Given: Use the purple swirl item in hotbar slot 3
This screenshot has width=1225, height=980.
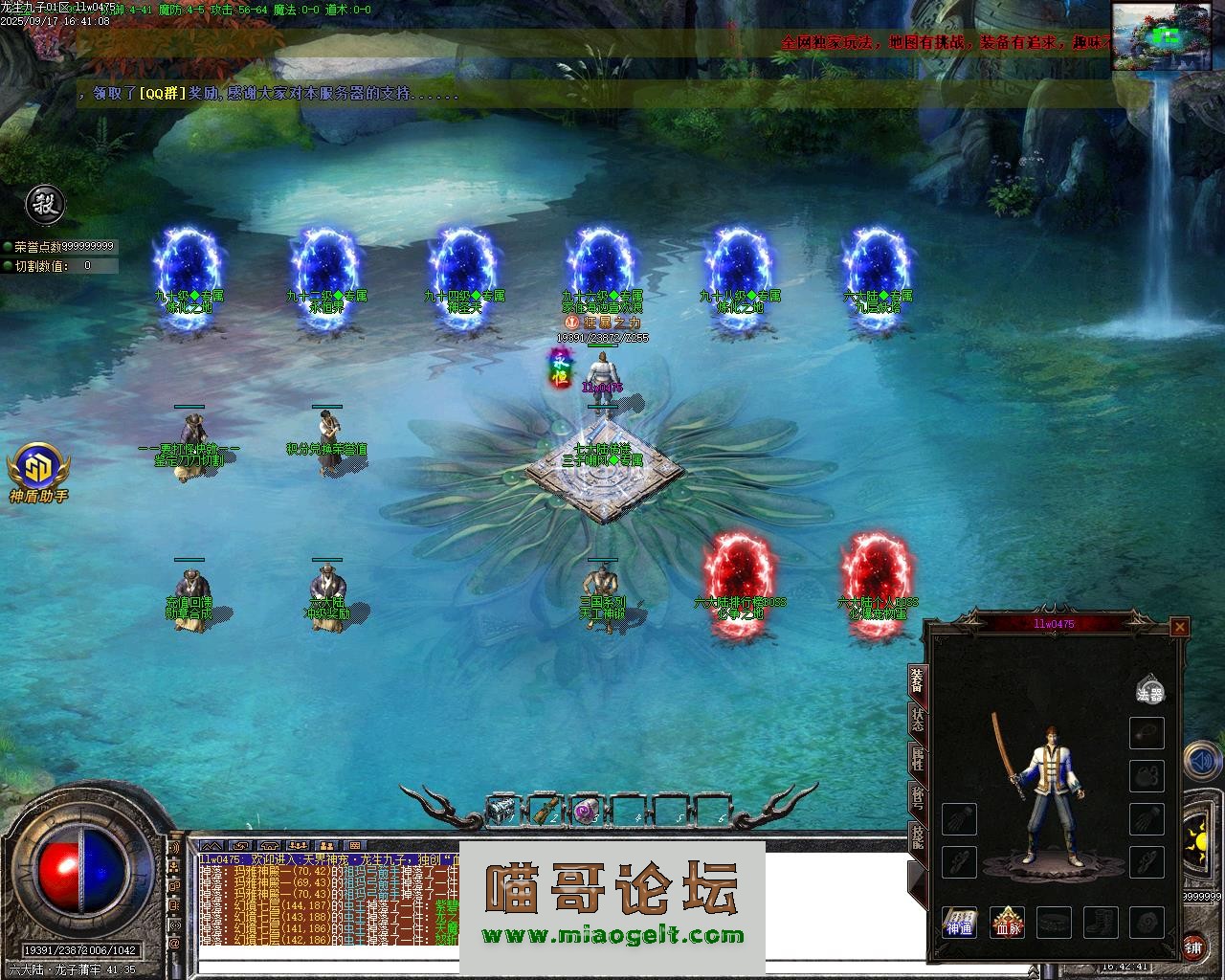Looking at the screenshot, I should tap(586, 811).
